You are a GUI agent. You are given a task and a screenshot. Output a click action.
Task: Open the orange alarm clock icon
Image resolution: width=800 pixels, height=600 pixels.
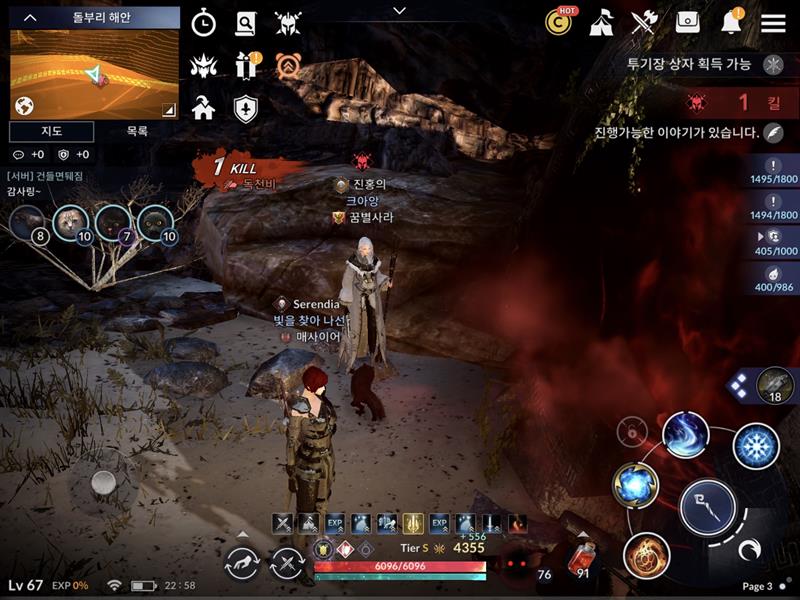click(x=289, y=66)
